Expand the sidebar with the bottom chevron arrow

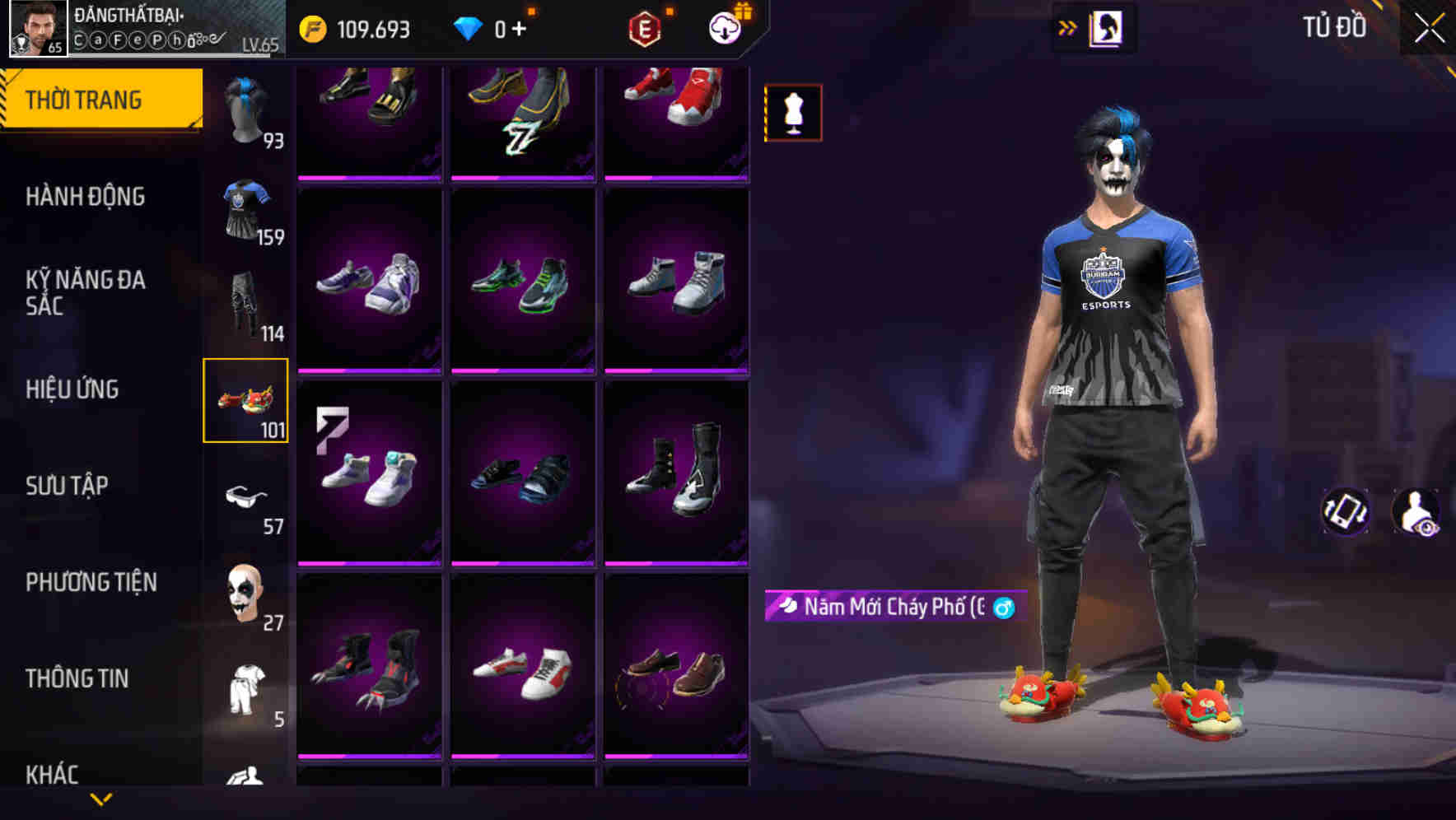[101, 800]
